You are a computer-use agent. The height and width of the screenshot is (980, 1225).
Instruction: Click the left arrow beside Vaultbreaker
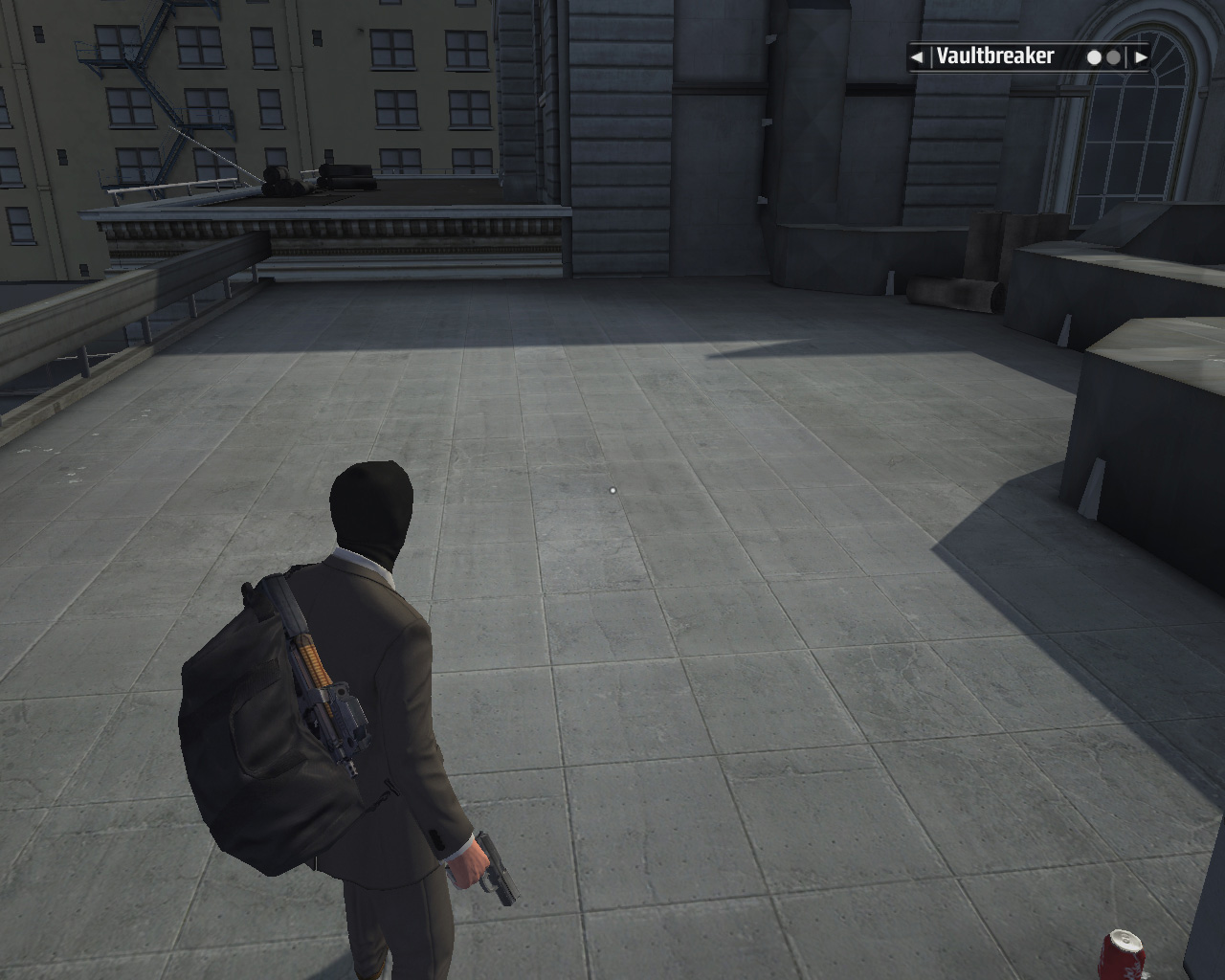tap(917, 57)
